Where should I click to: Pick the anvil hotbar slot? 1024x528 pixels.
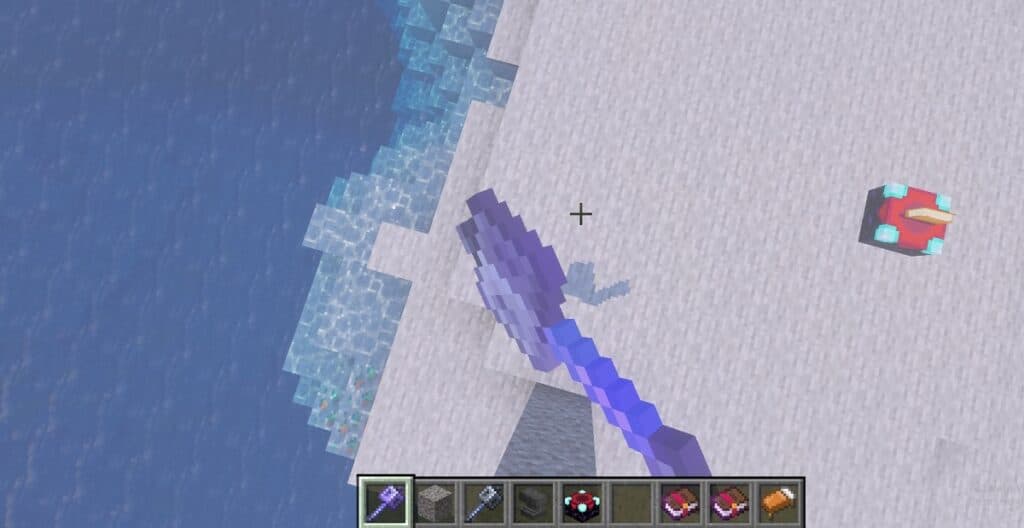(x=532, y=500)
